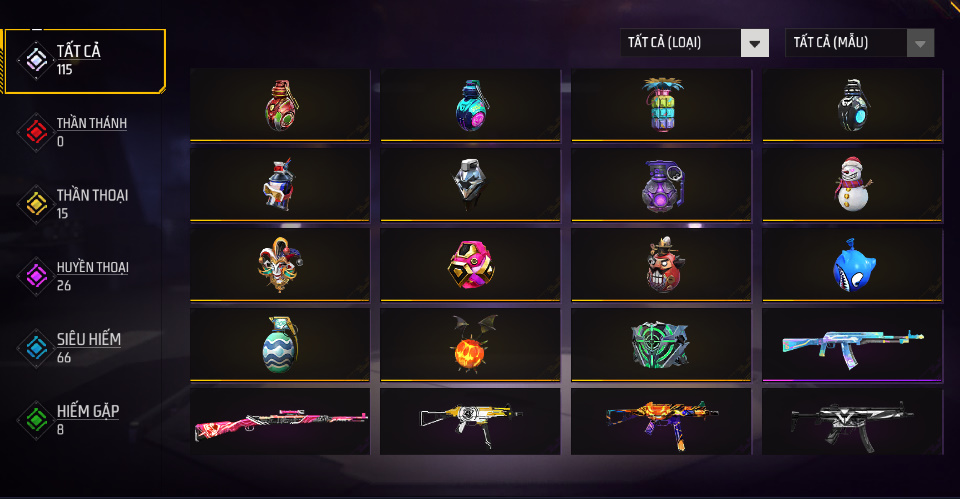The height and width of the screenshot is (499, 960).
Task: Select the snowman grenade skin
Action: click(852, 185)
